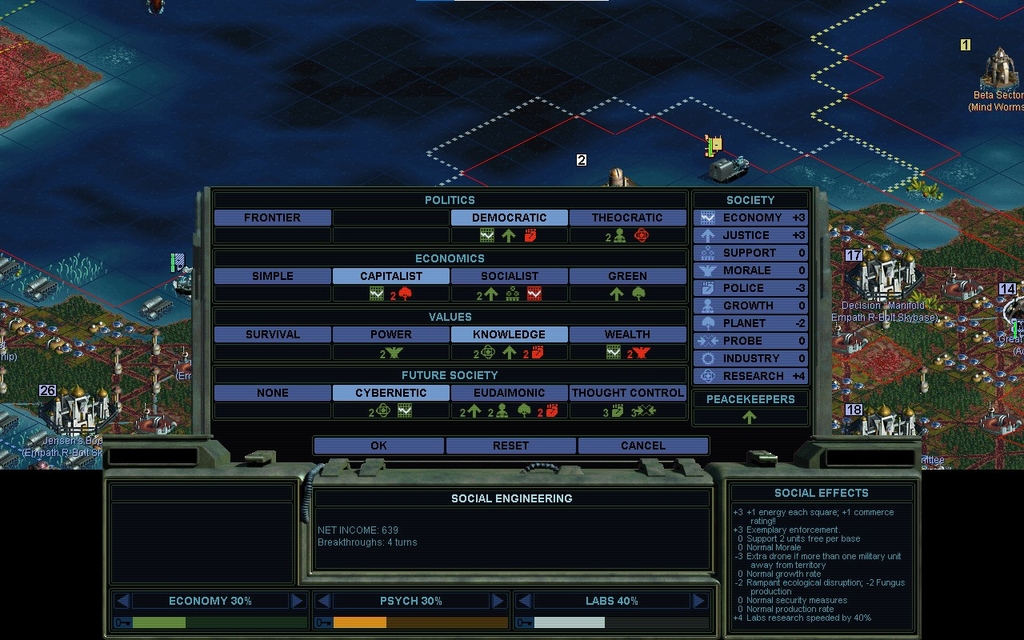
Task: Choose Cybernetic future society
Action: tap(391, 393)
